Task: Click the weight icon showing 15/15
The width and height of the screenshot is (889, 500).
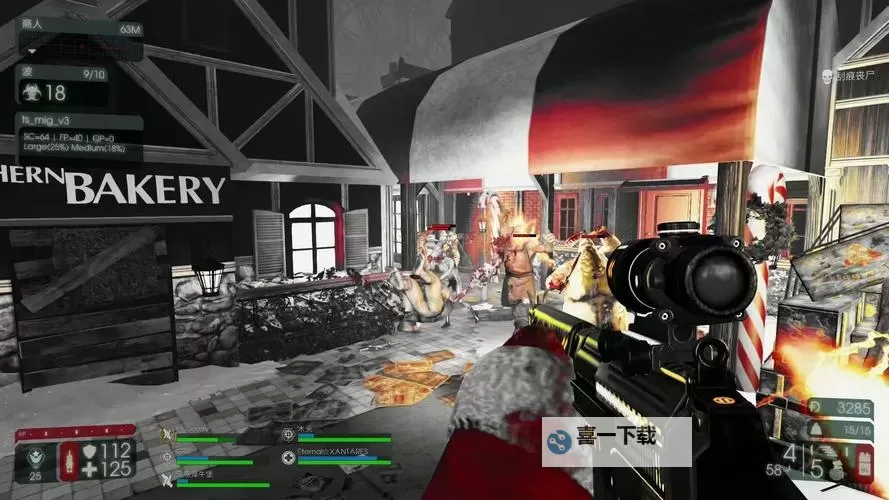Action: [x=814, y=429]
